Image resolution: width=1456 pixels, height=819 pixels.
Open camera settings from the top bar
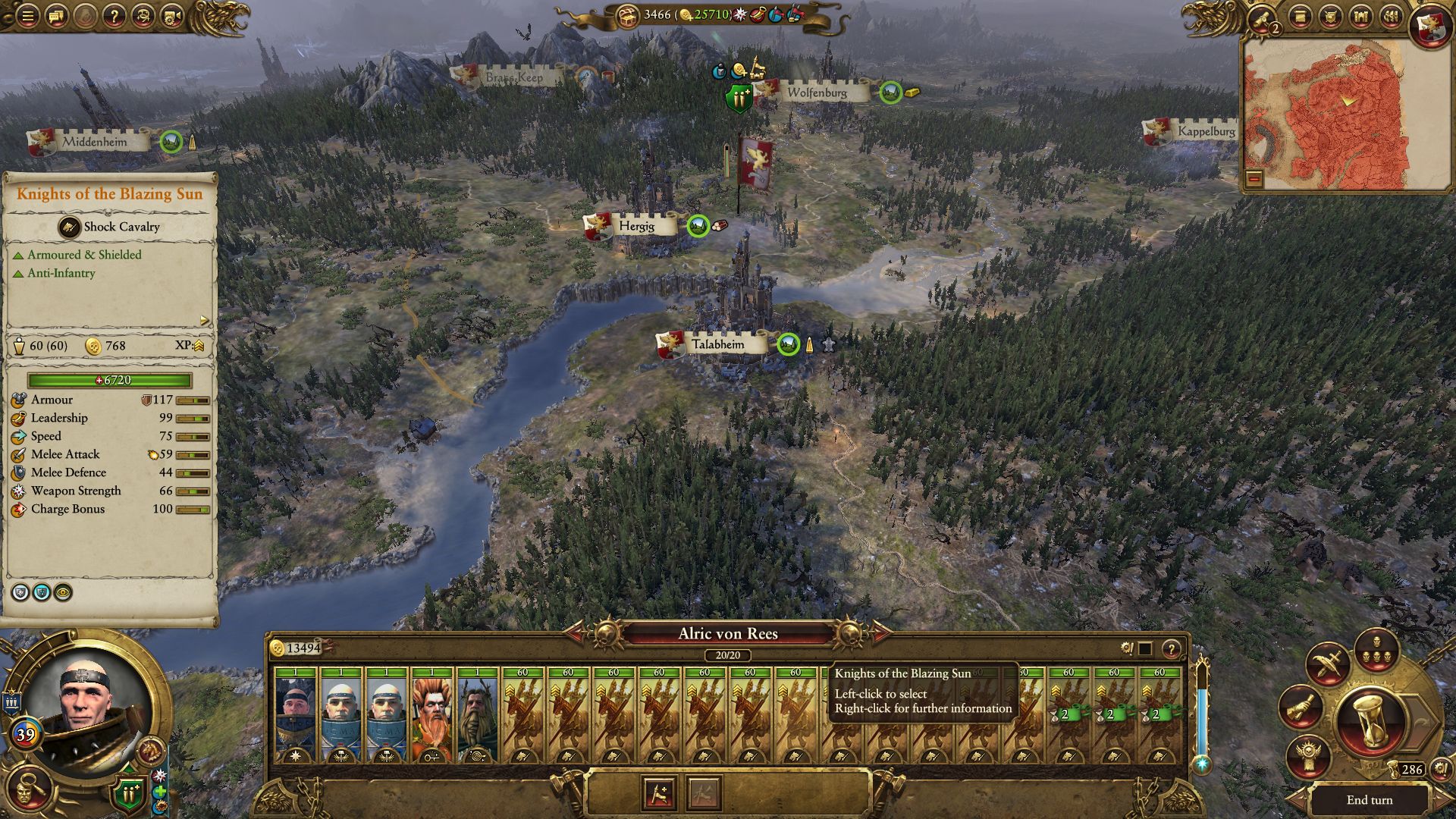[172, 16]
